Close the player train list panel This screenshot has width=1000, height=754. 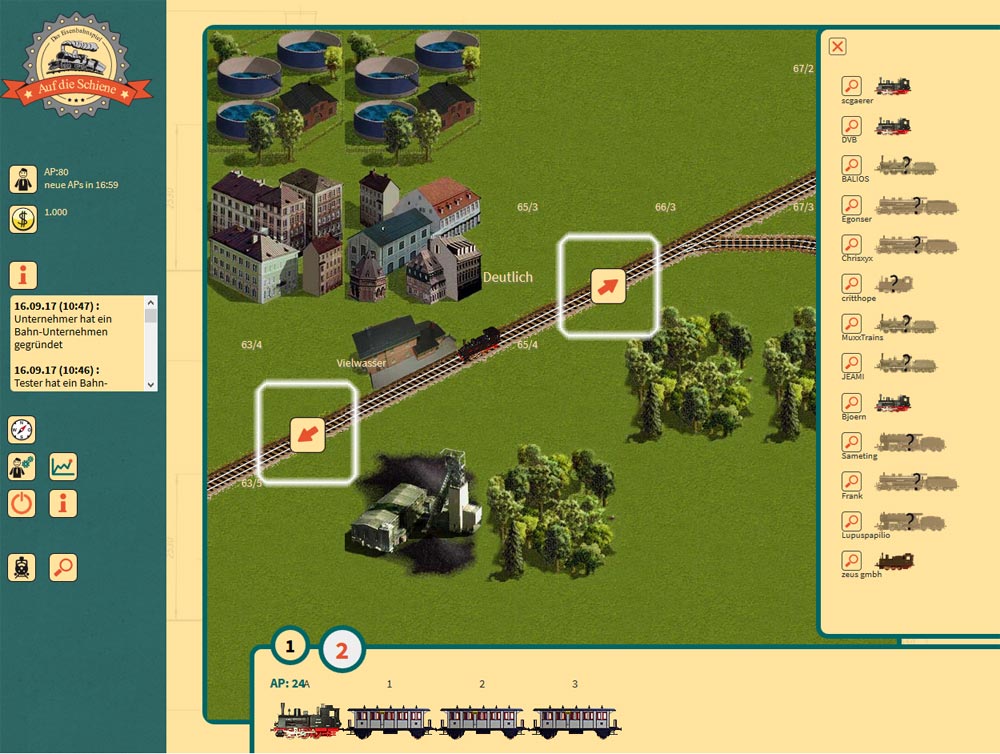pos(838,46)
